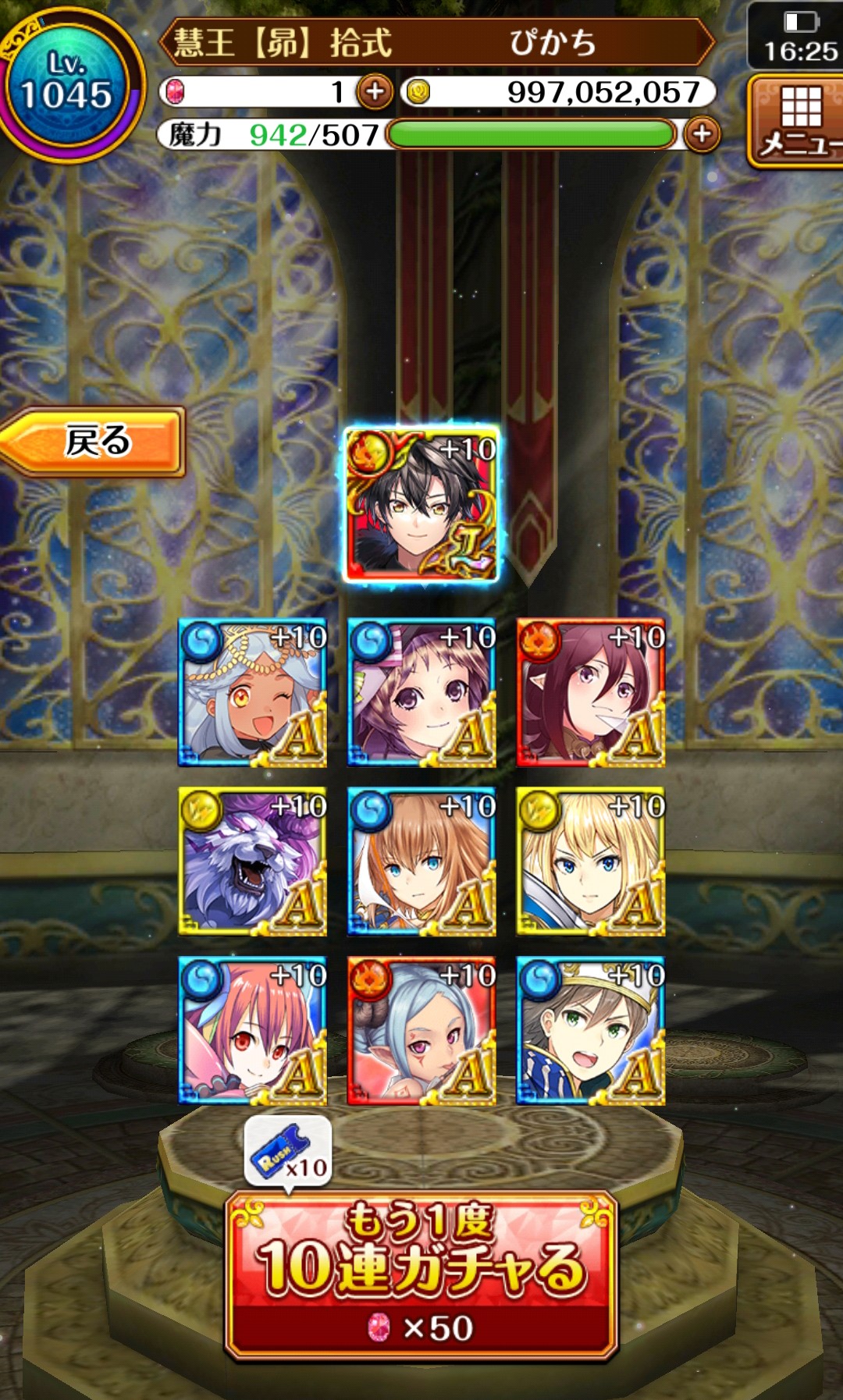View the blonde knight card
This screenshot has height=1400, width=843.
click(591, 862)
